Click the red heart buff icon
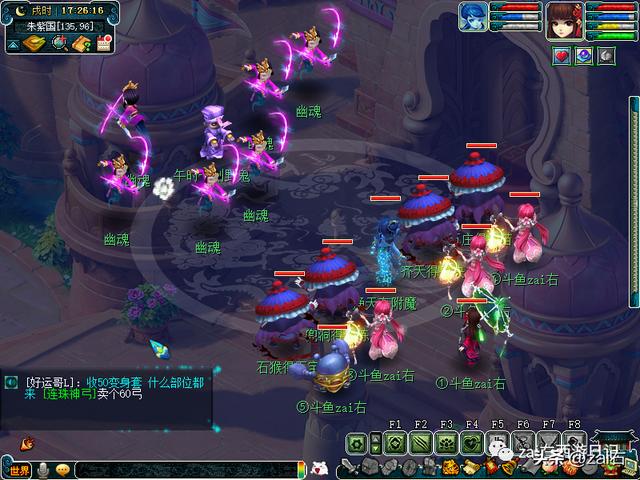The height and width of the screenshot is (480, 640). click(563, 56)
